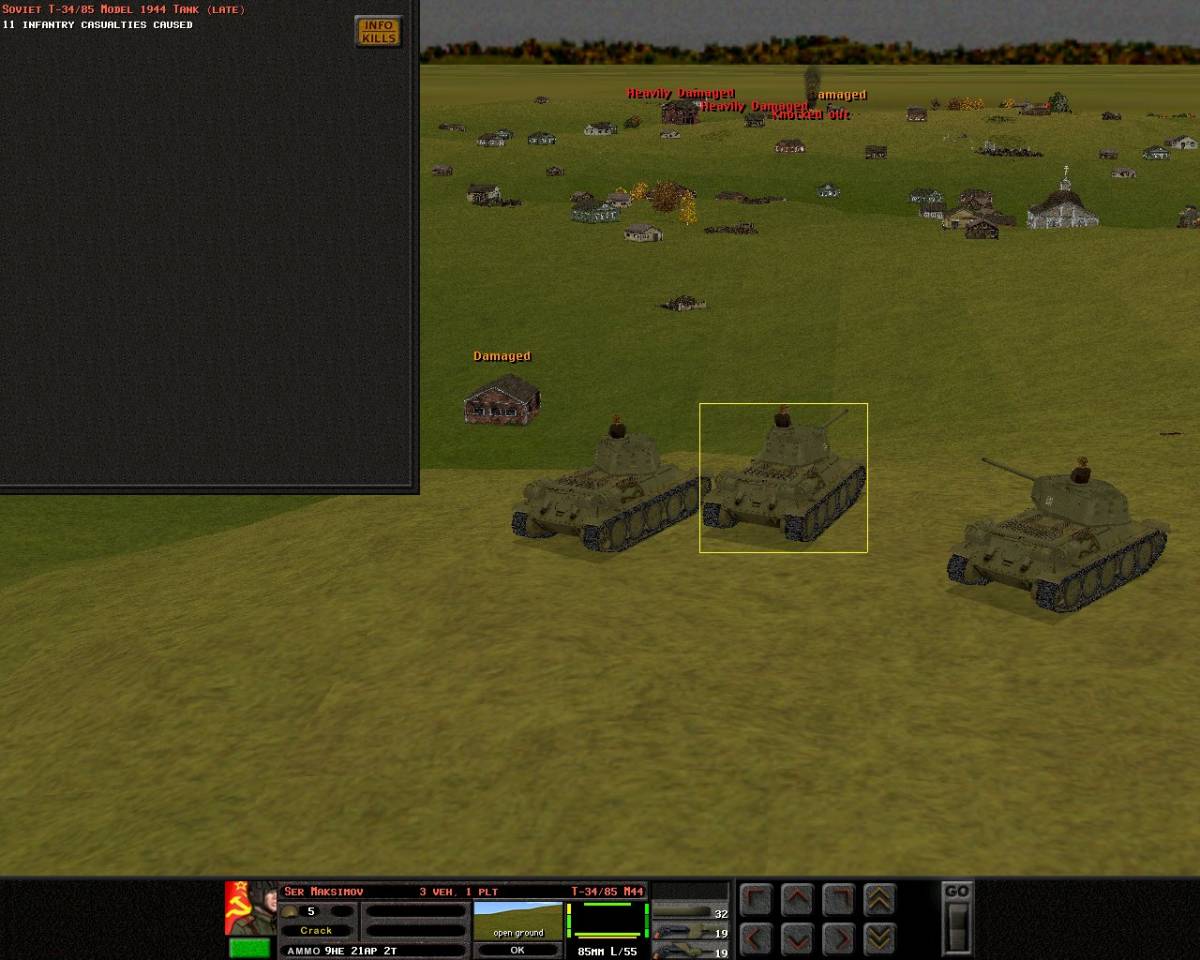This screenshot has height=960, width=1200.
Task: Select the highlighted T-34/85 tank in the yellow box
Action: tap(783, 480)
